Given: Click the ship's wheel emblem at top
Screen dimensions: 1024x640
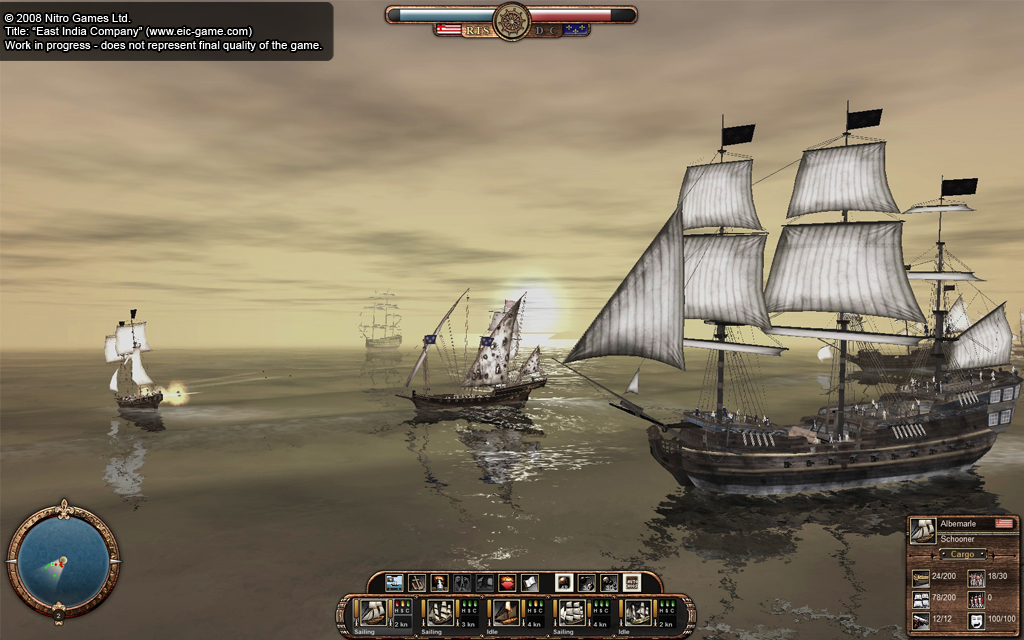Looking at the screenshot, I should click(x=511, y=19).
